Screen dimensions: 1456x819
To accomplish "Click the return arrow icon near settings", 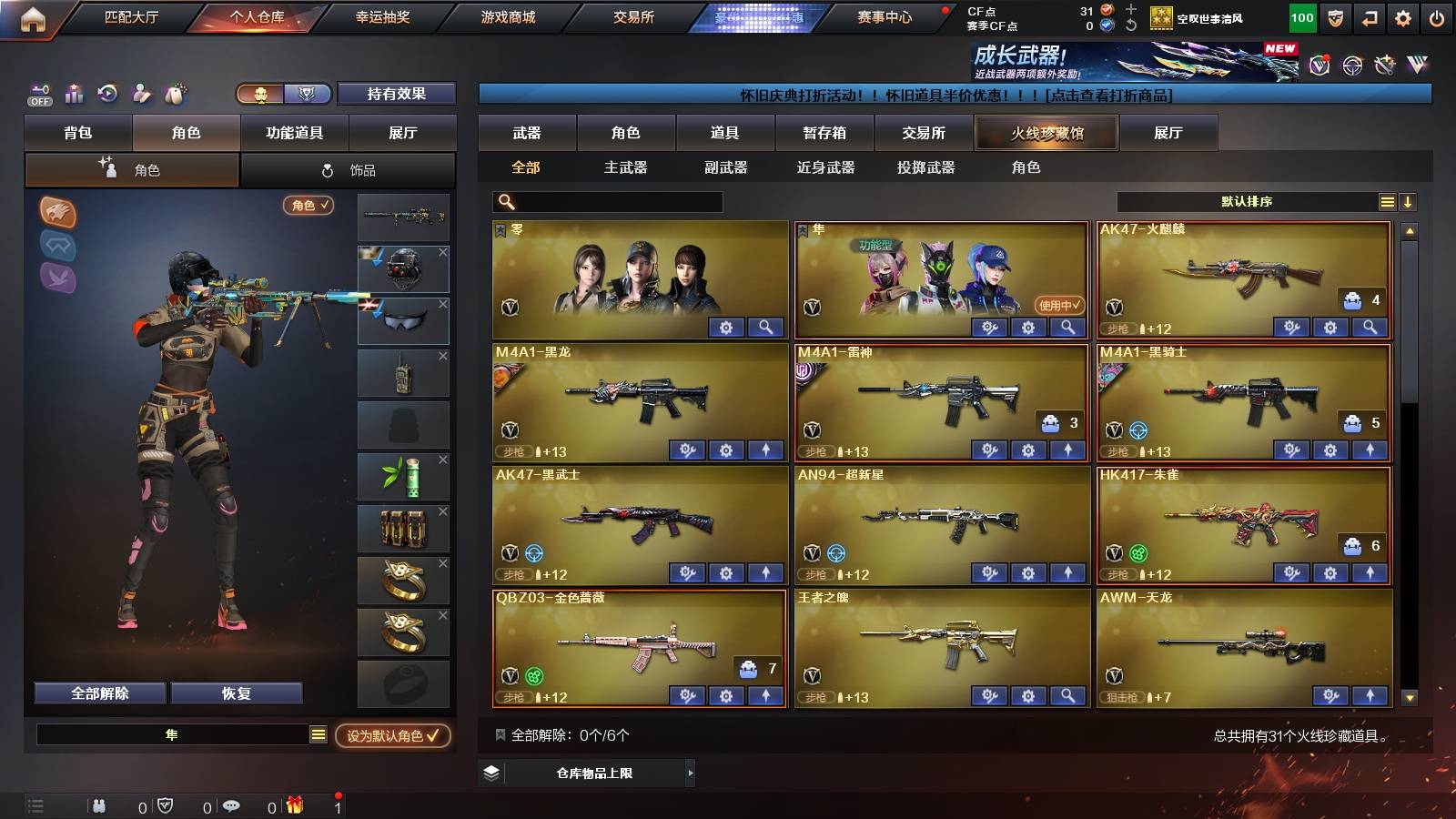I will [1370, 16].
